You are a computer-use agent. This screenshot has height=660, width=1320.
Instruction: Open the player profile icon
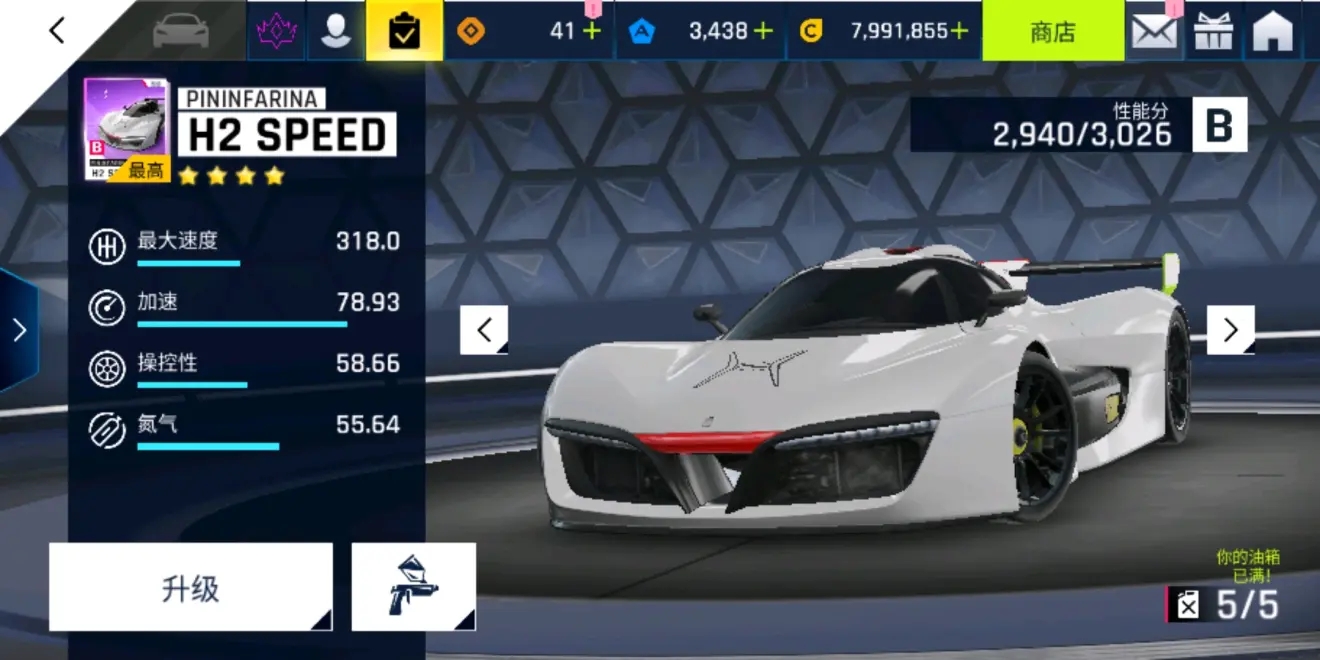point(336,31)
